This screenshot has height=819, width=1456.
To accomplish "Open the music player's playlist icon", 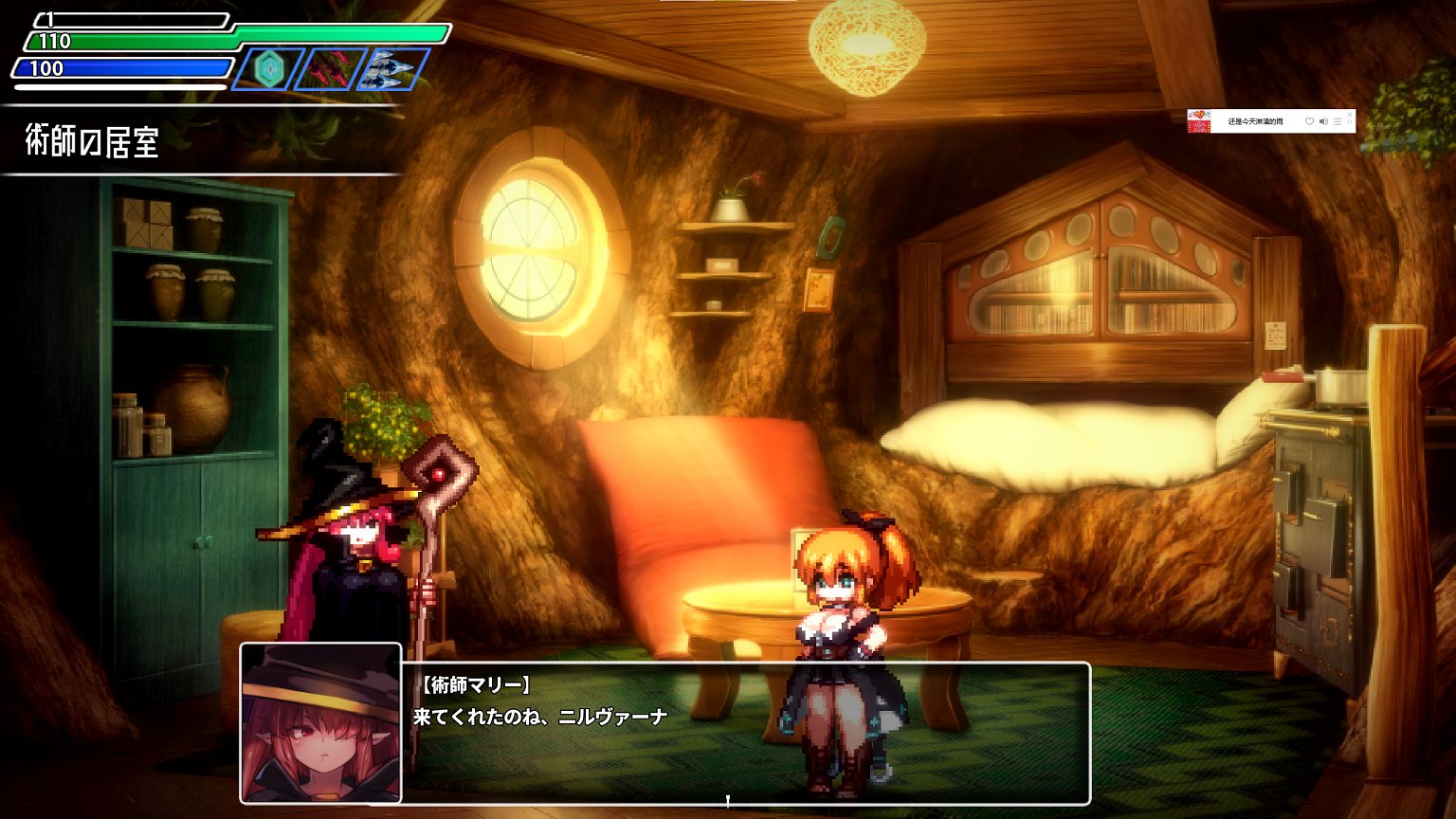I will point(1338,121).
